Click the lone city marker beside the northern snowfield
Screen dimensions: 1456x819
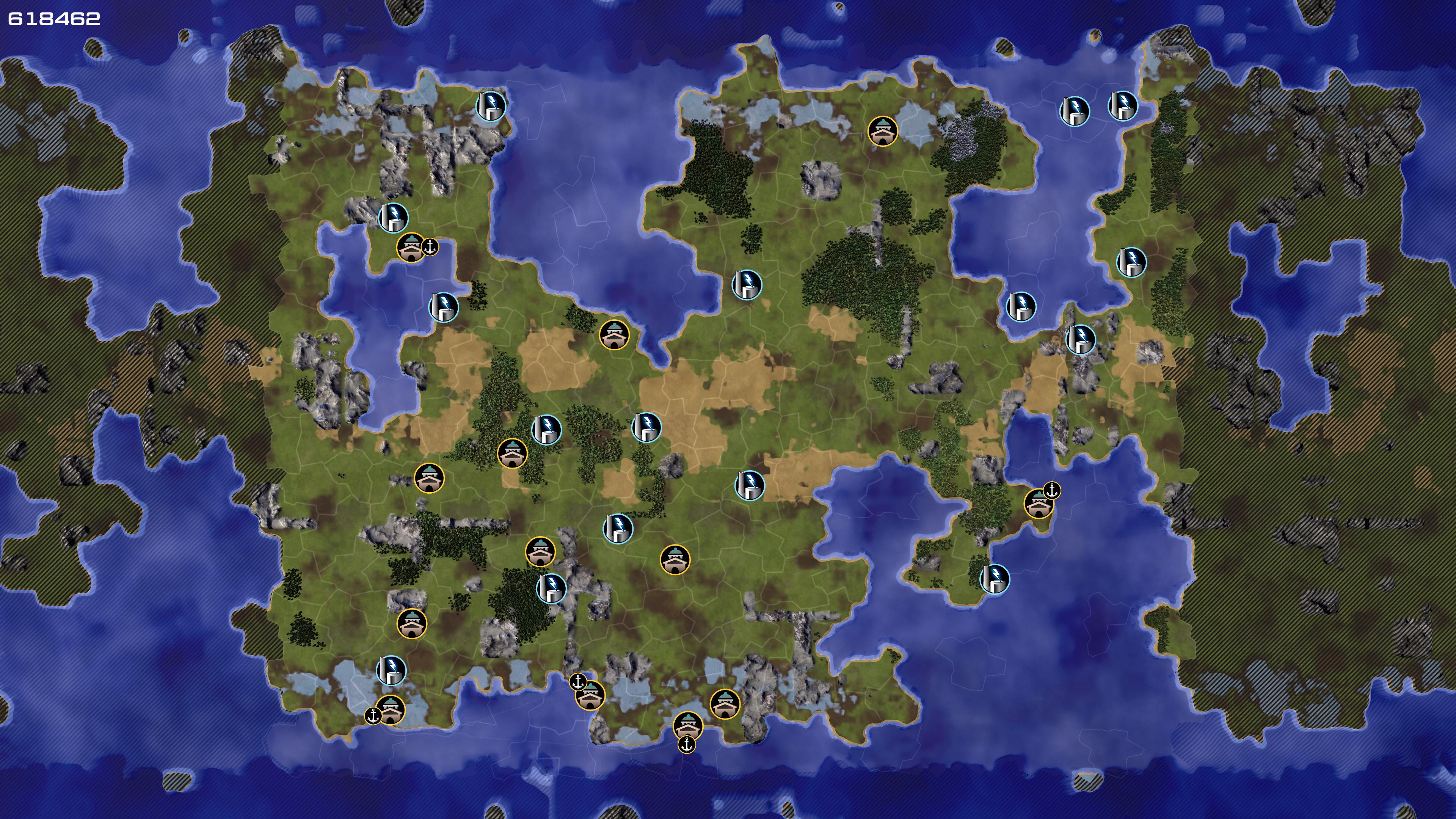point(882,131)
